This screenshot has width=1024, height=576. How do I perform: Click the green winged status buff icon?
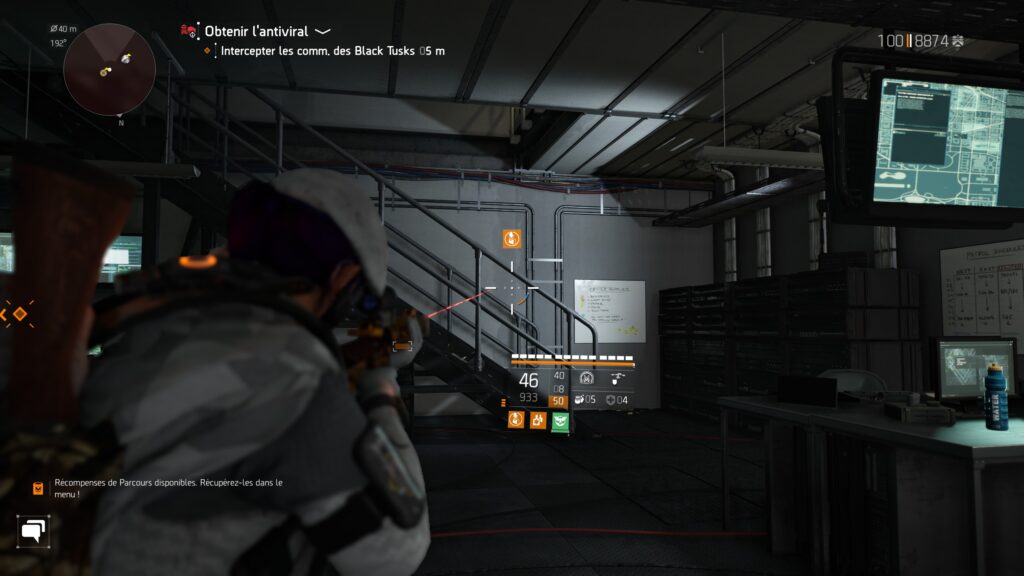pos(560,420)
